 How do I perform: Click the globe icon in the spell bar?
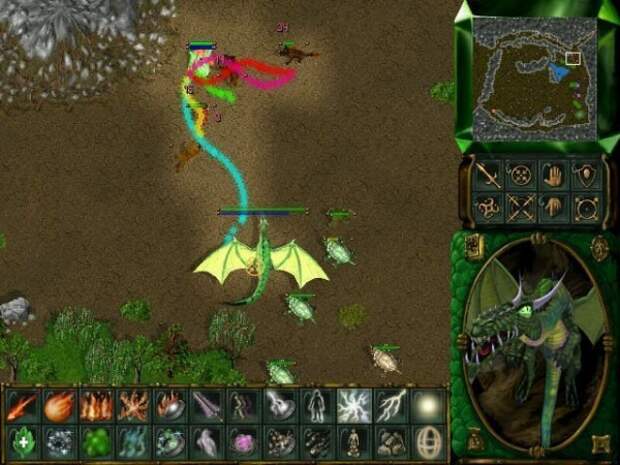tap(428, 441)
